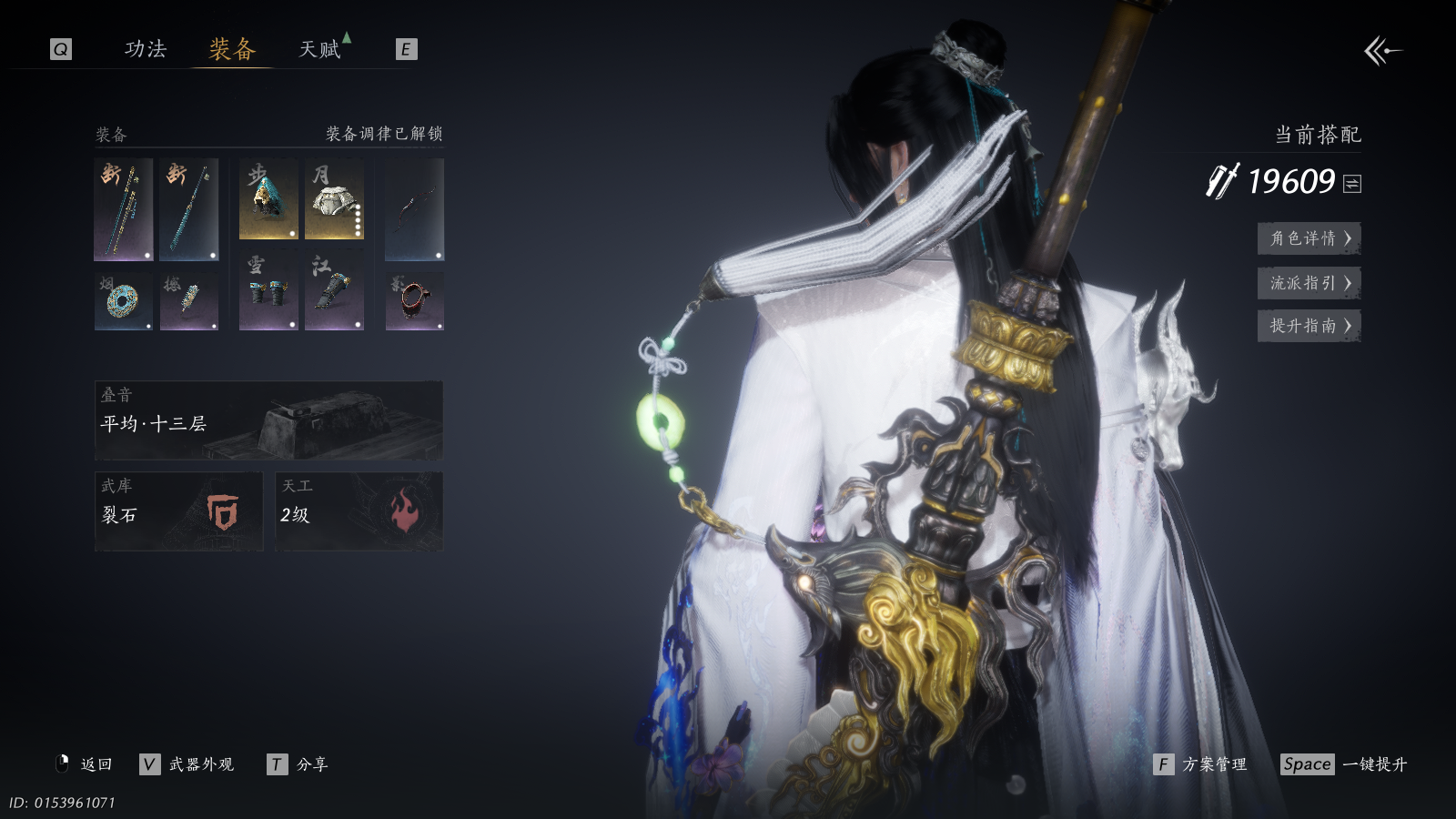Choose the teal helmet equipment slot
Viewport: 1456px width, 819px height.
tap(268, 199)
